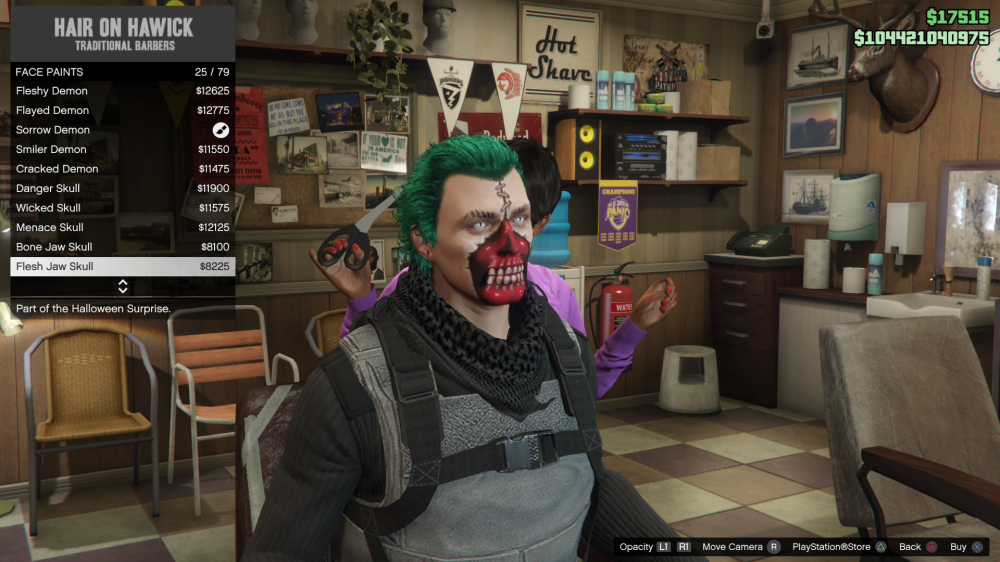
Task: Select the Menace Skull entry
Action: pyautogui.click(x=122, y=228)
